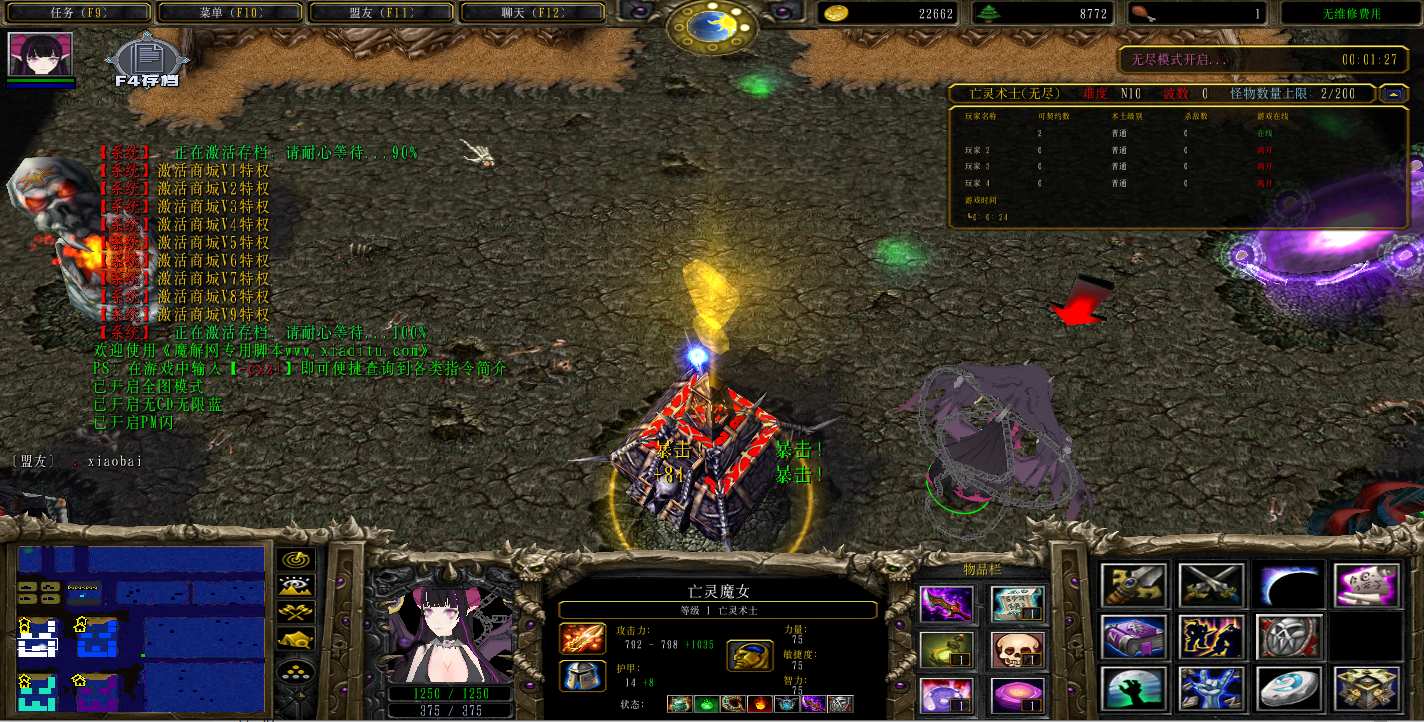Select the hero portrait icon at top-left
The width and height of the screenshot is (1424, 722).
(x=40, y=54)
